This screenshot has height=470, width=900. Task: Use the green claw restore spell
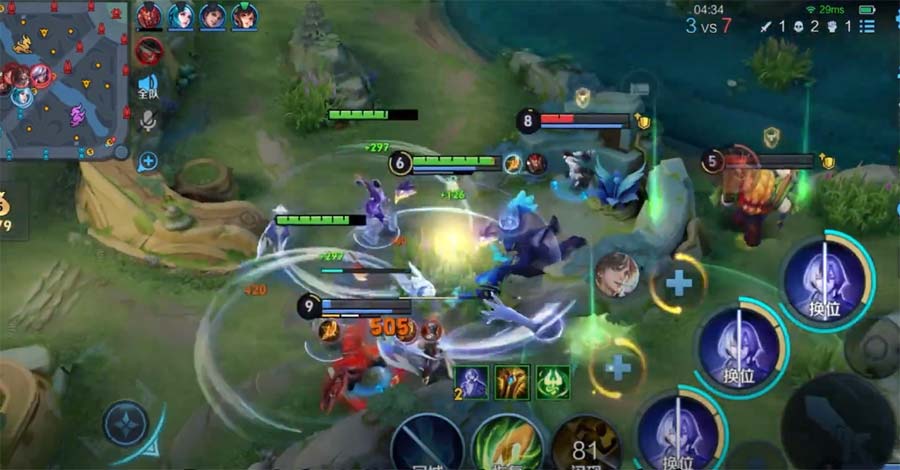click(507, 445)
